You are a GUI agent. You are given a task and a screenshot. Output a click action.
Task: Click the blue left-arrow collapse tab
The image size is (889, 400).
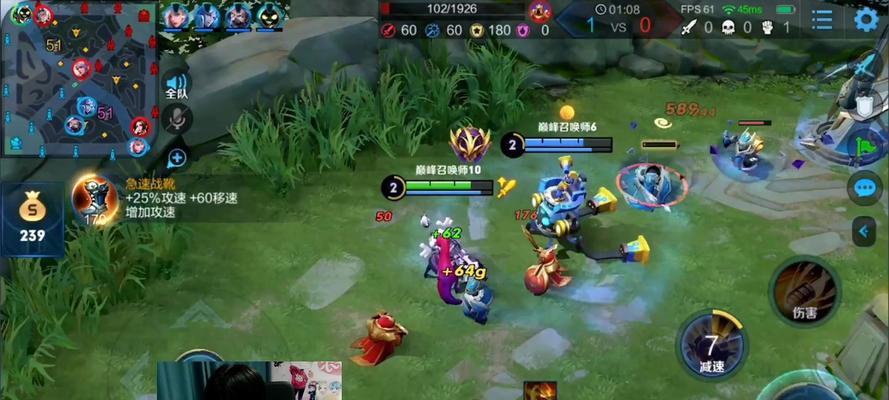click(865, 231)
